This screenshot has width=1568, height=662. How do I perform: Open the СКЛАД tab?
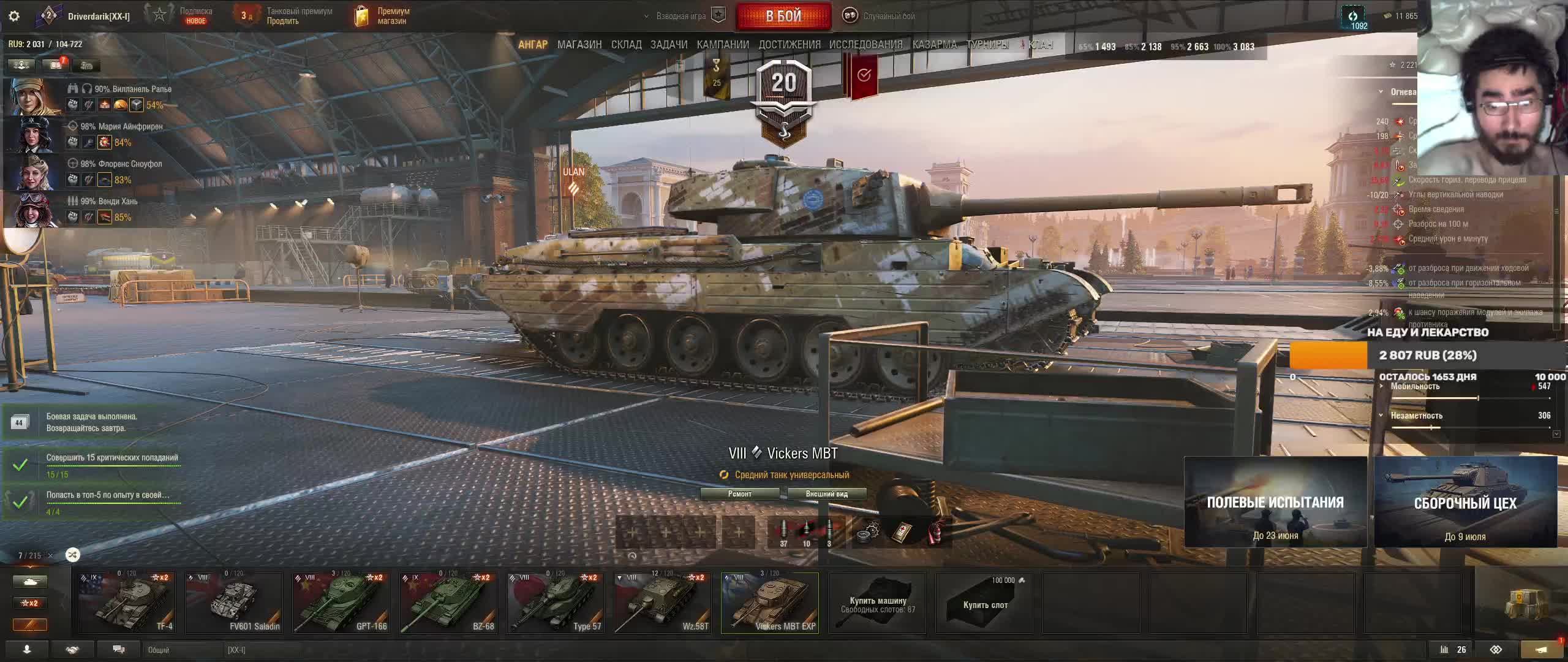tap(626, 45)
